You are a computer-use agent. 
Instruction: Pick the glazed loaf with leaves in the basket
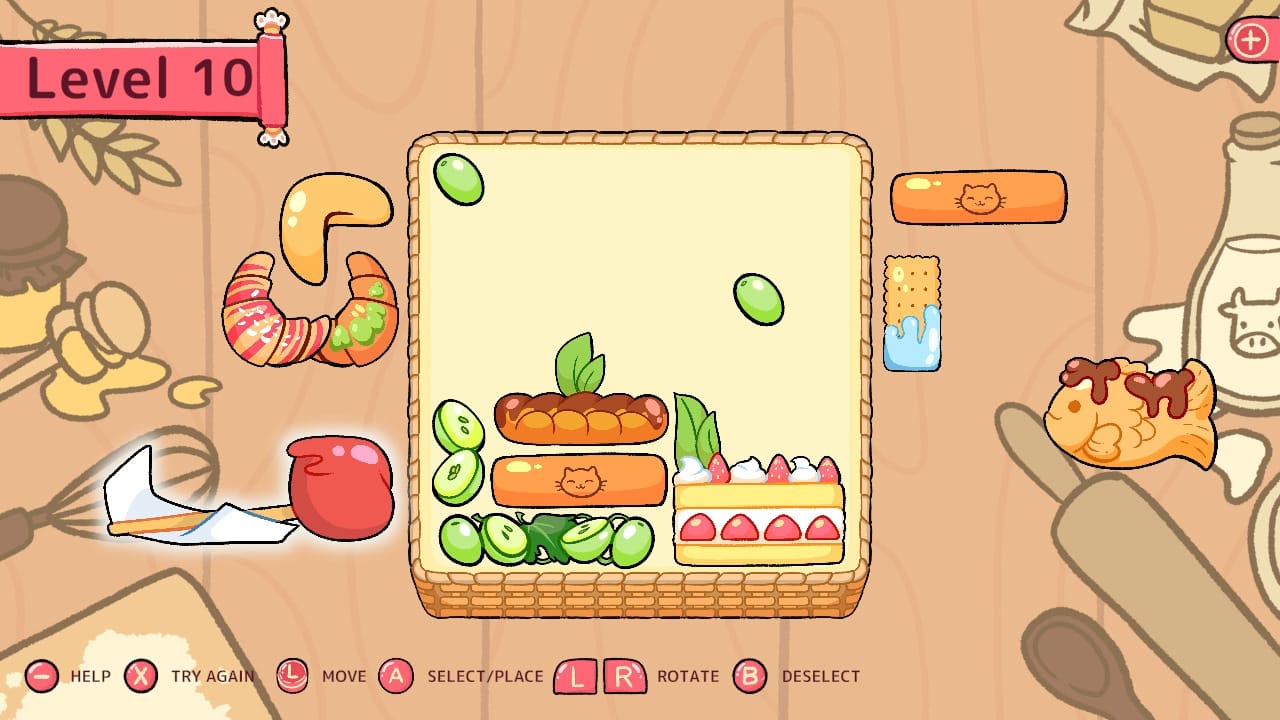[580, 420]
